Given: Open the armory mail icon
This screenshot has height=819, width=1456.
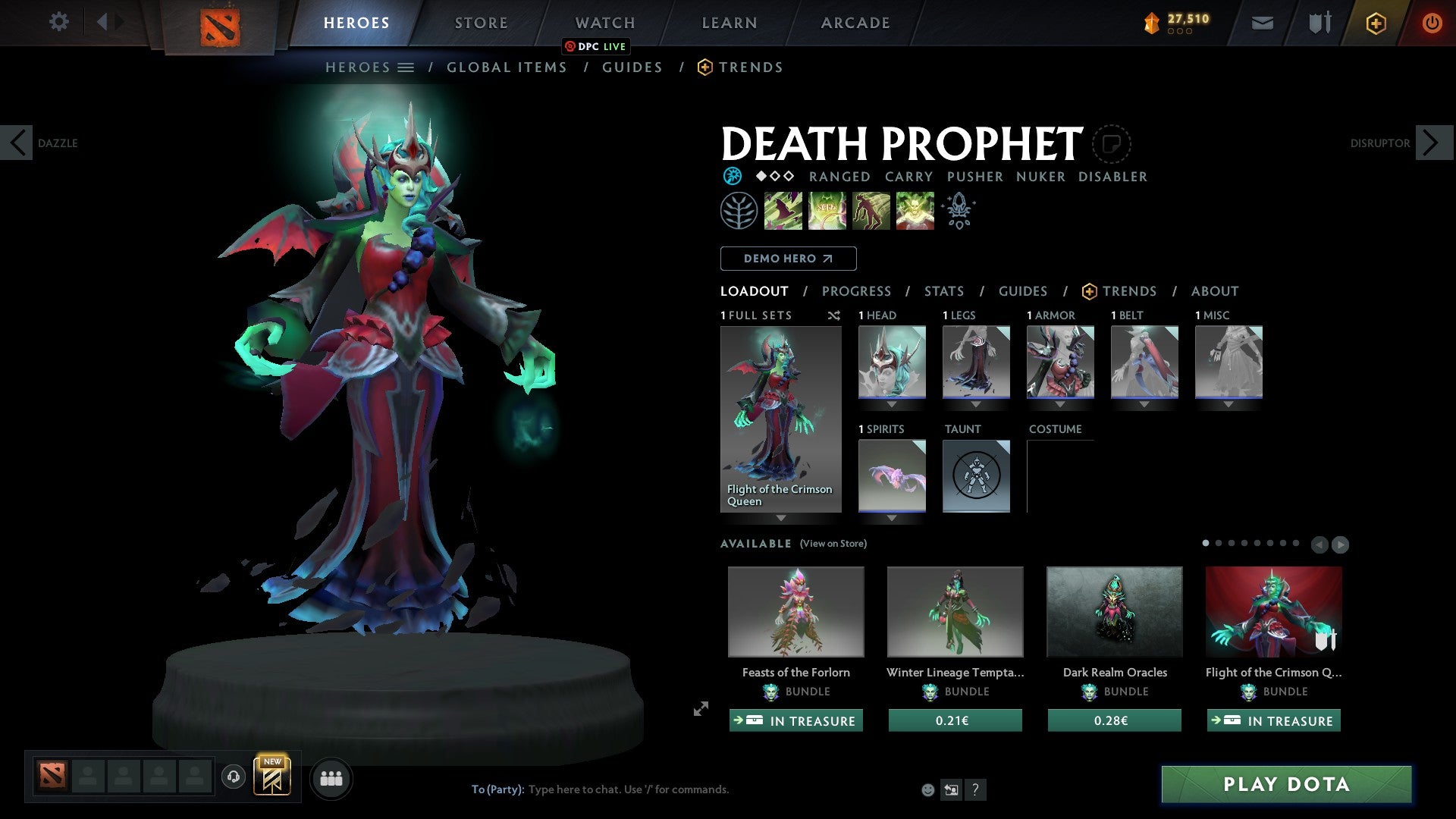Looking at the screenshot, I should click(x=1263, y=23).
